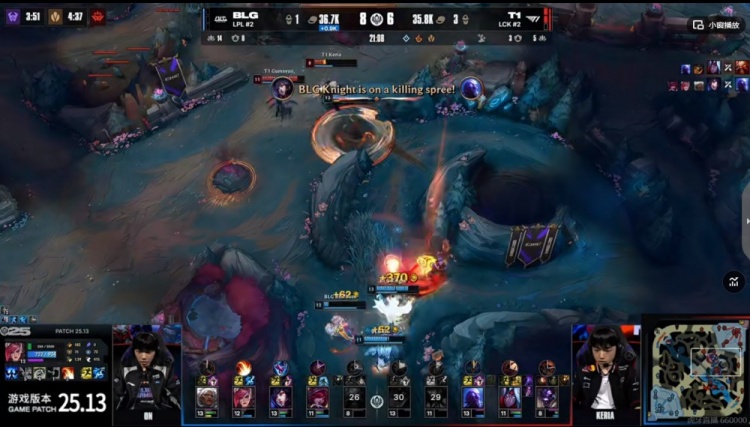Click the dead champion portrait showing 30

click(398, 397)
